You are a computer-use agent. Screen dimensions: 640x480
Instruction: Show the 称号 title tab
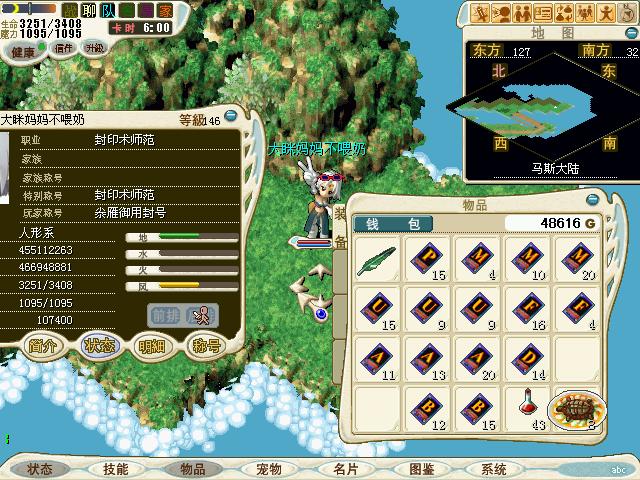[x=206, y=345]
